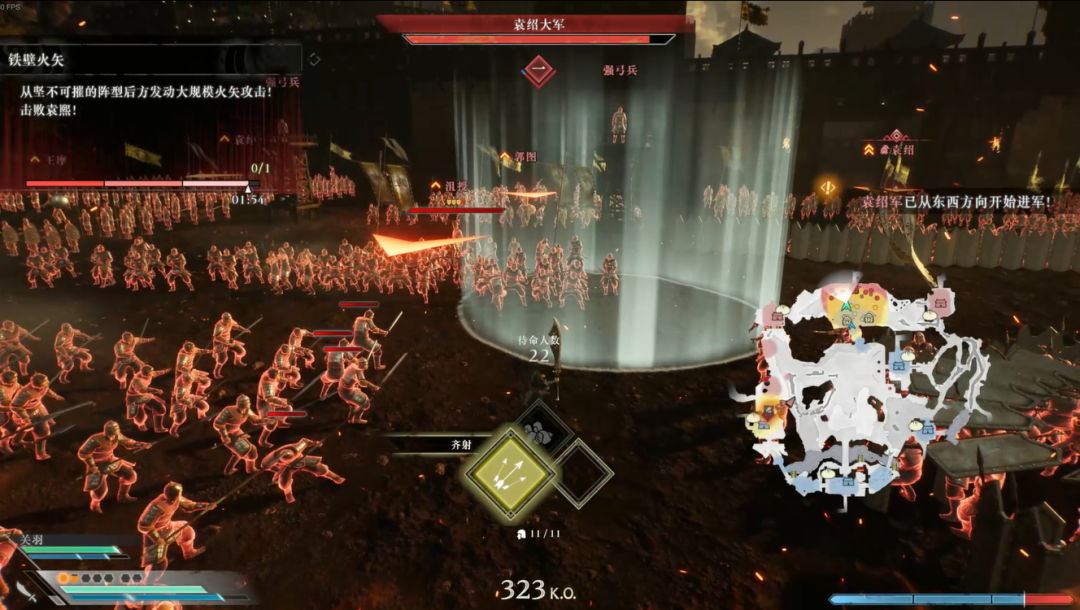Activate the 齐射 volley tactic icon
The height and width of the screenshot is (610, 1080).
tap(509, 474)
